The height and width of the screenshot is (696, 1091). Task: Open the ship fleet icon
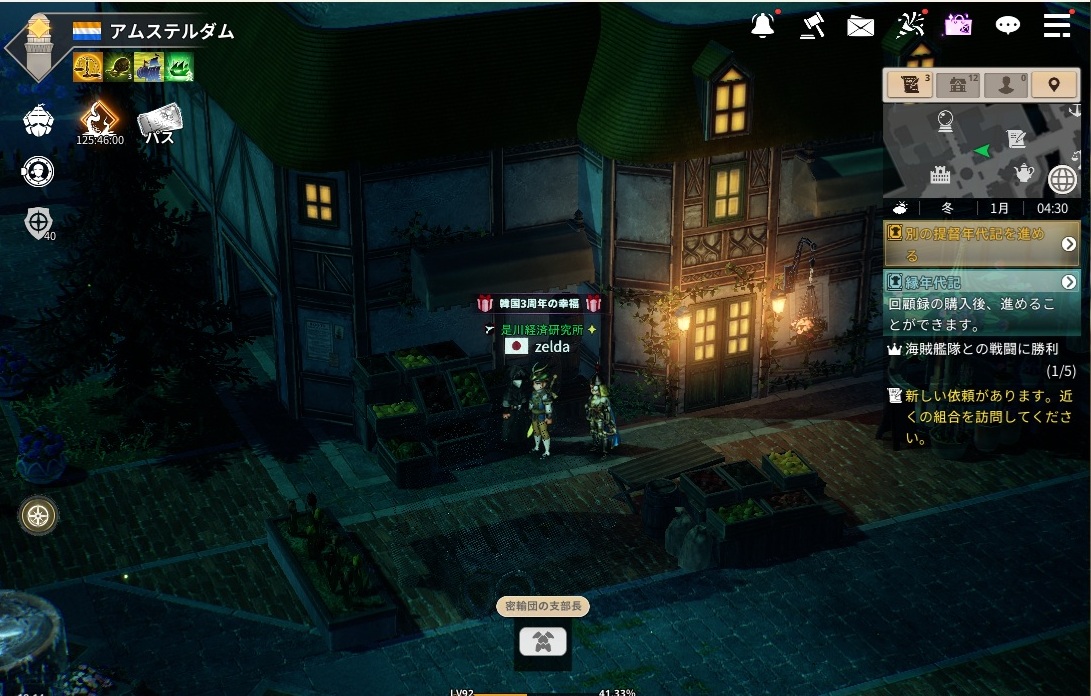(x=38, y=120)
